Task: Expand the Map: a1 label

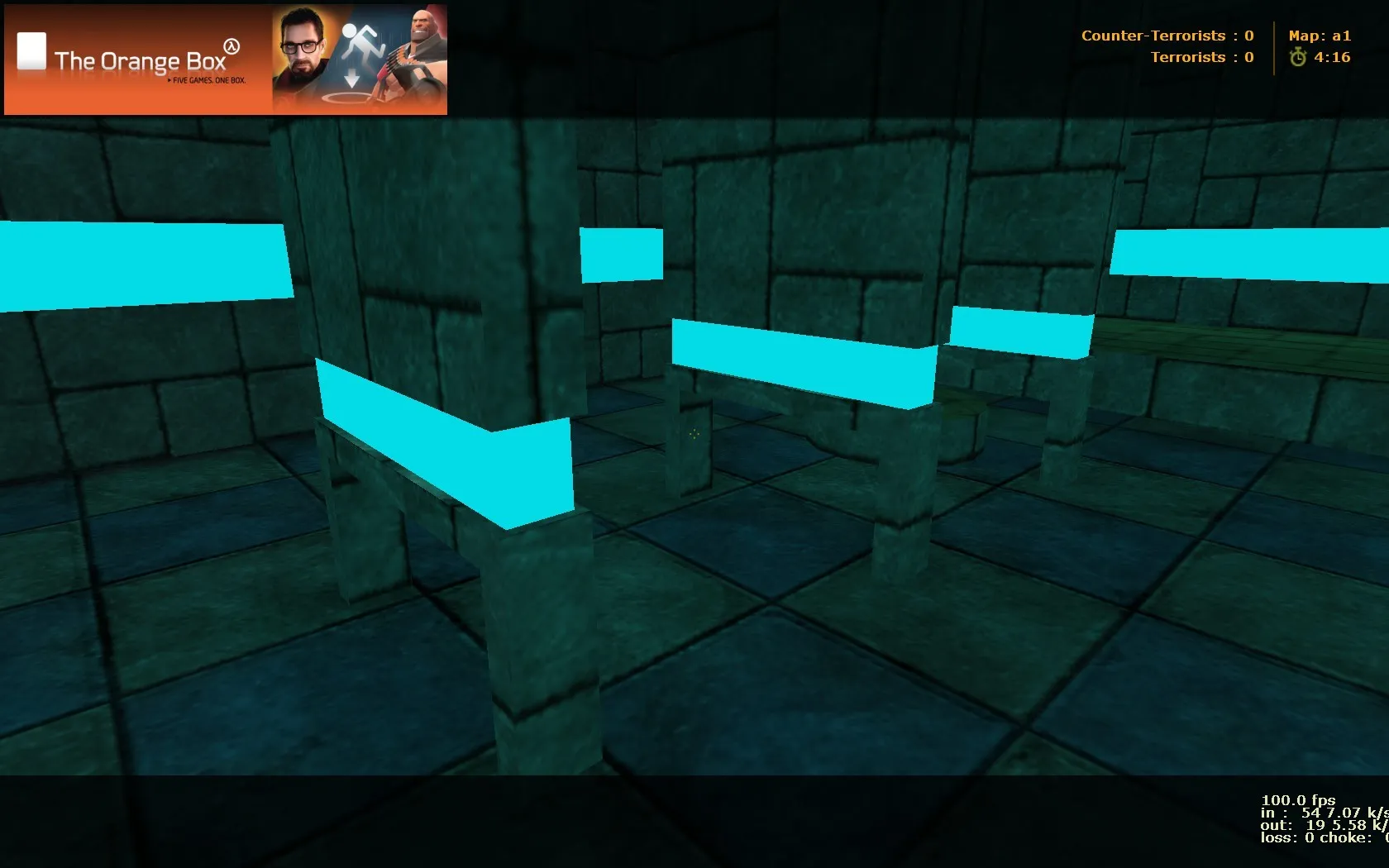Action: 1320,36
